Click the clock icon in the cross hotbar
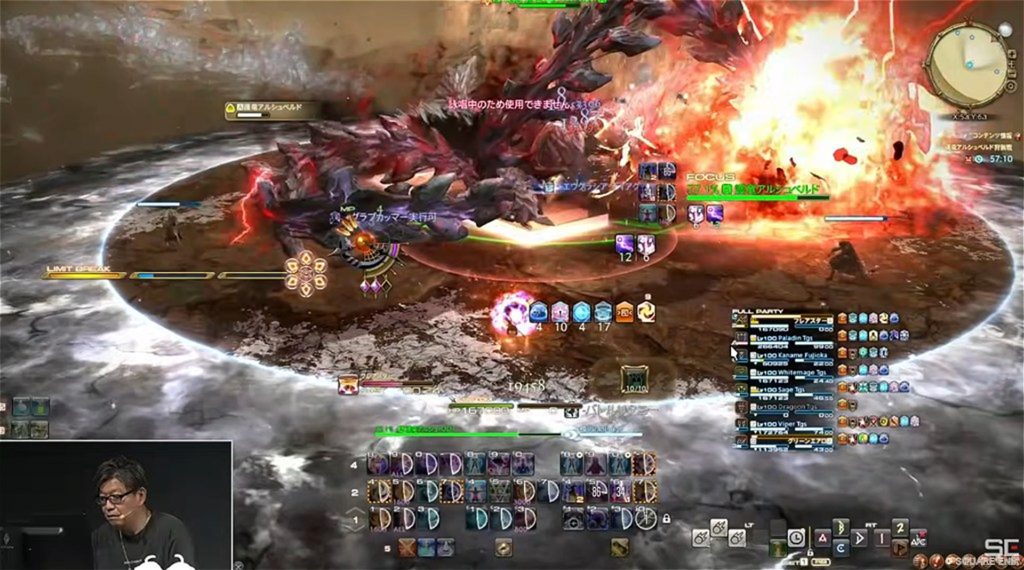The height and width of the screenshot is (570, 1024). (x=796, y=537)
